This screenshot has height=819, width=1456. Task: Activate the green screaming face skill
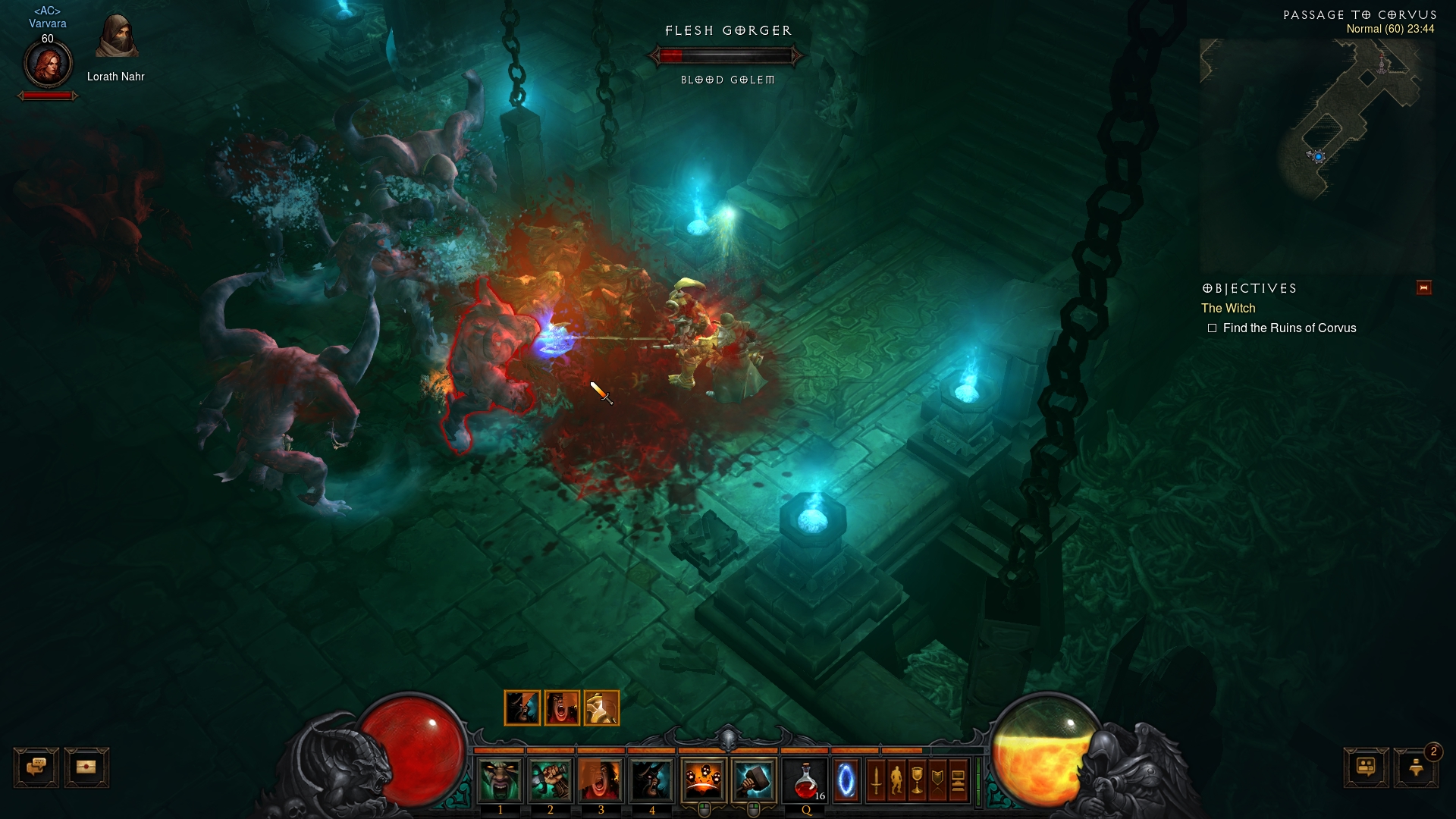(x=500, y=780)
